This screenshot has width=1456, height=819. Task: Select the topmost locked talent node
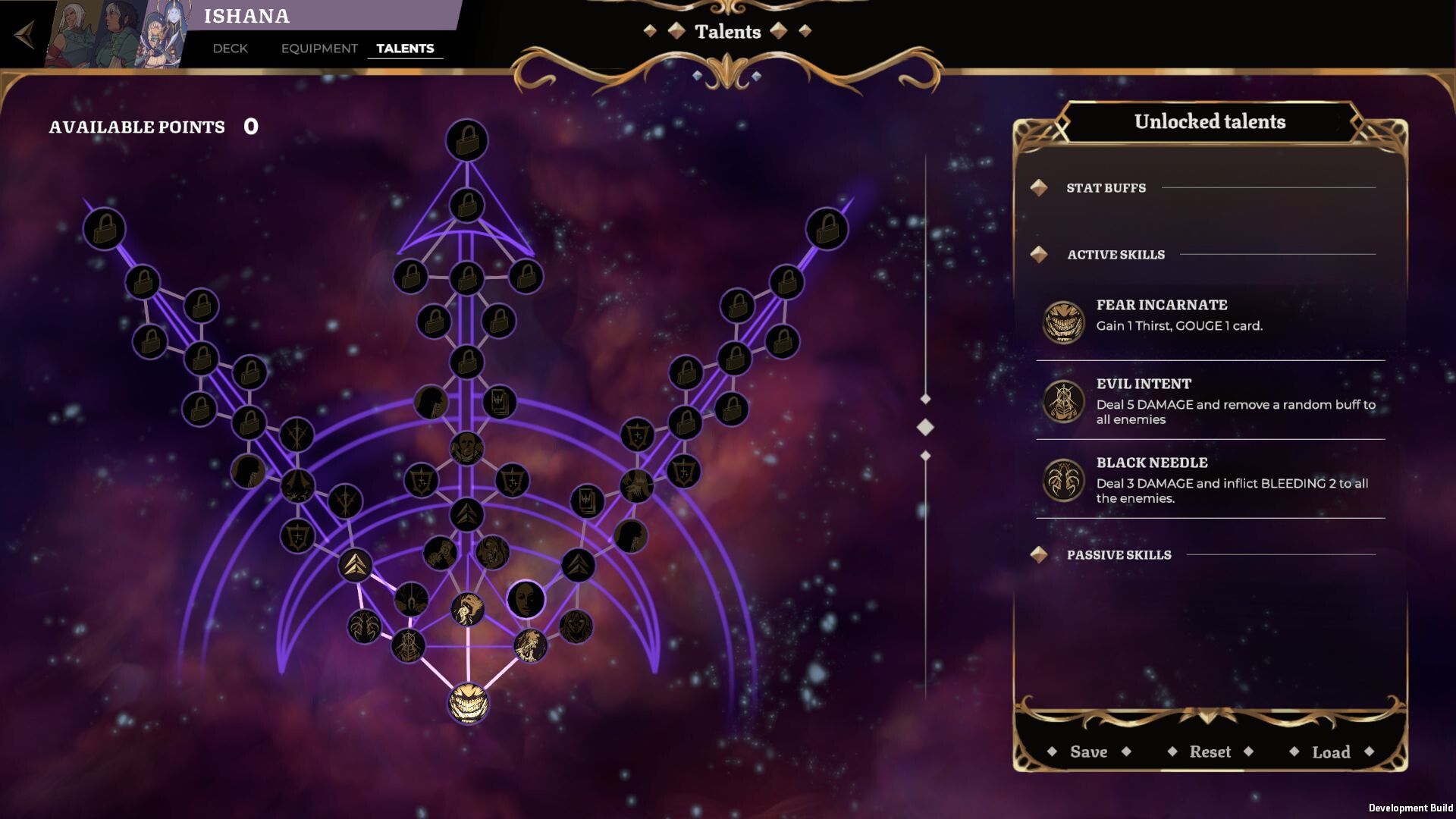pos(466,140)
